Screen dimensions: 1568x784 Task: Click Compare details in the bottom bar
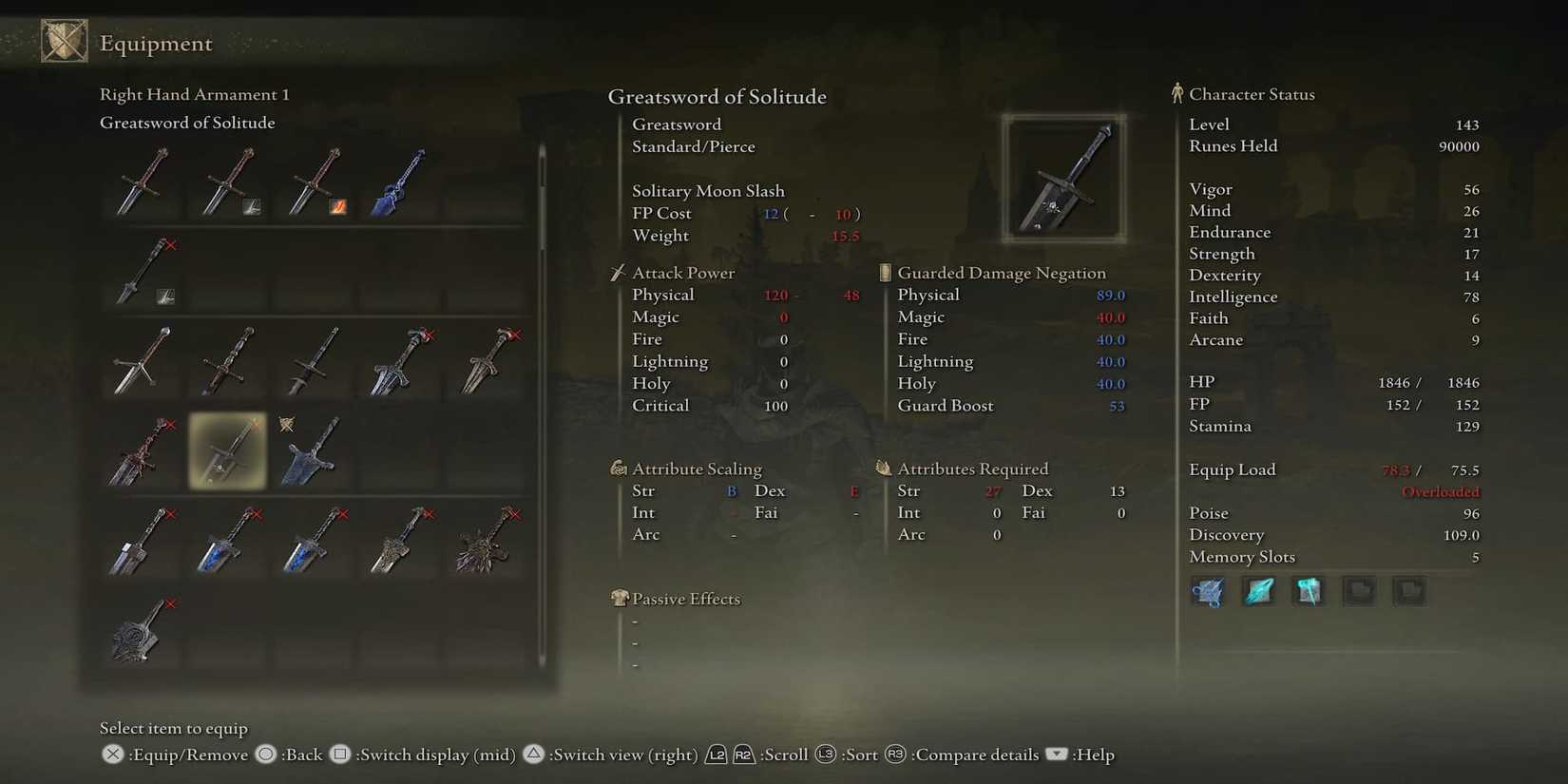975,755
